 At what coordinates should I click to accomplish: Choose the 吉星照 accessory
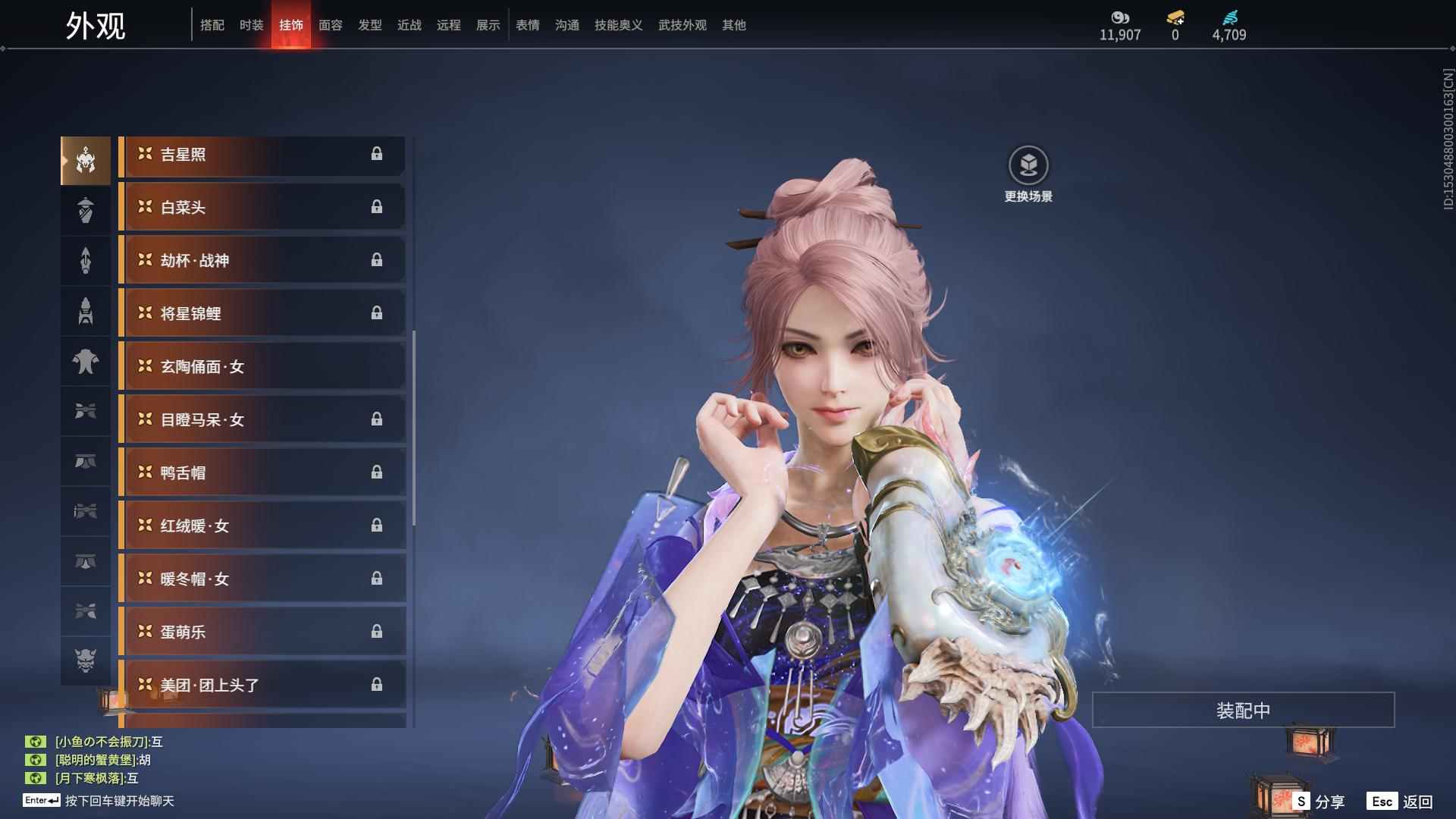pos(262,155)
